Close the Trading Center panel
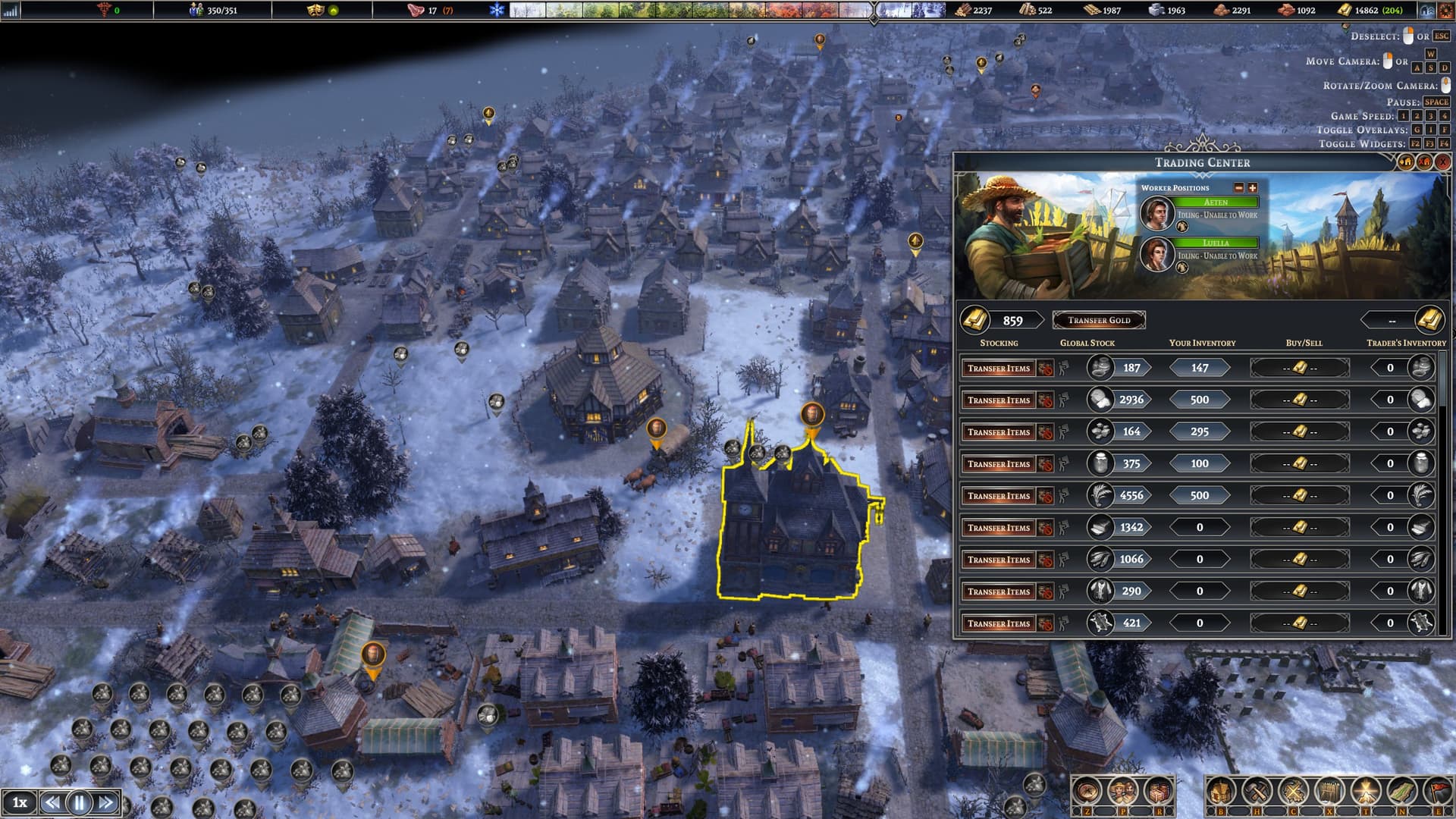The width and height of the screenshot is (1456, 819). tap(1442, 162)
